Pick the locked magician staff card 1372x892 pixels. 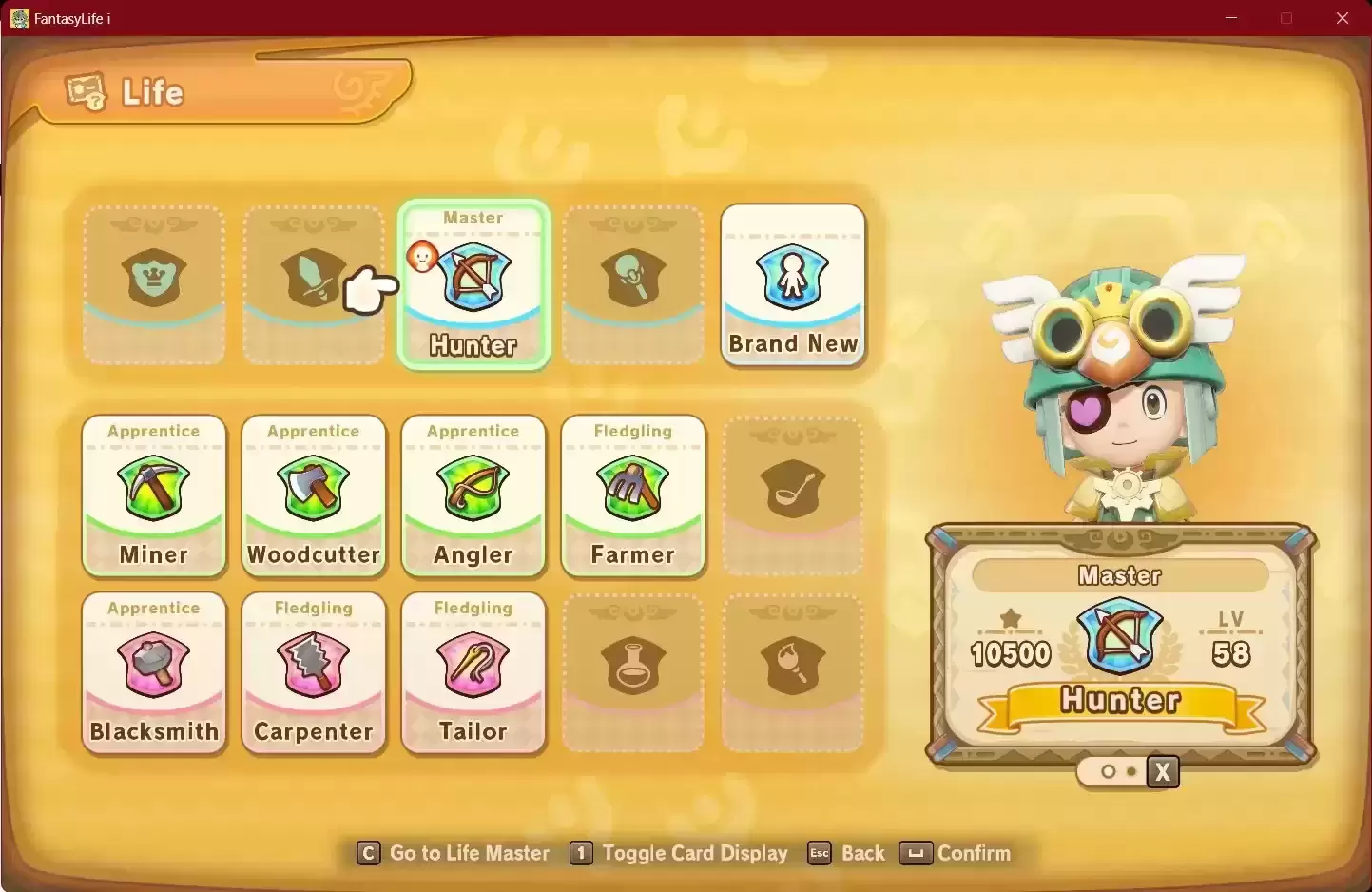[633, 285]
